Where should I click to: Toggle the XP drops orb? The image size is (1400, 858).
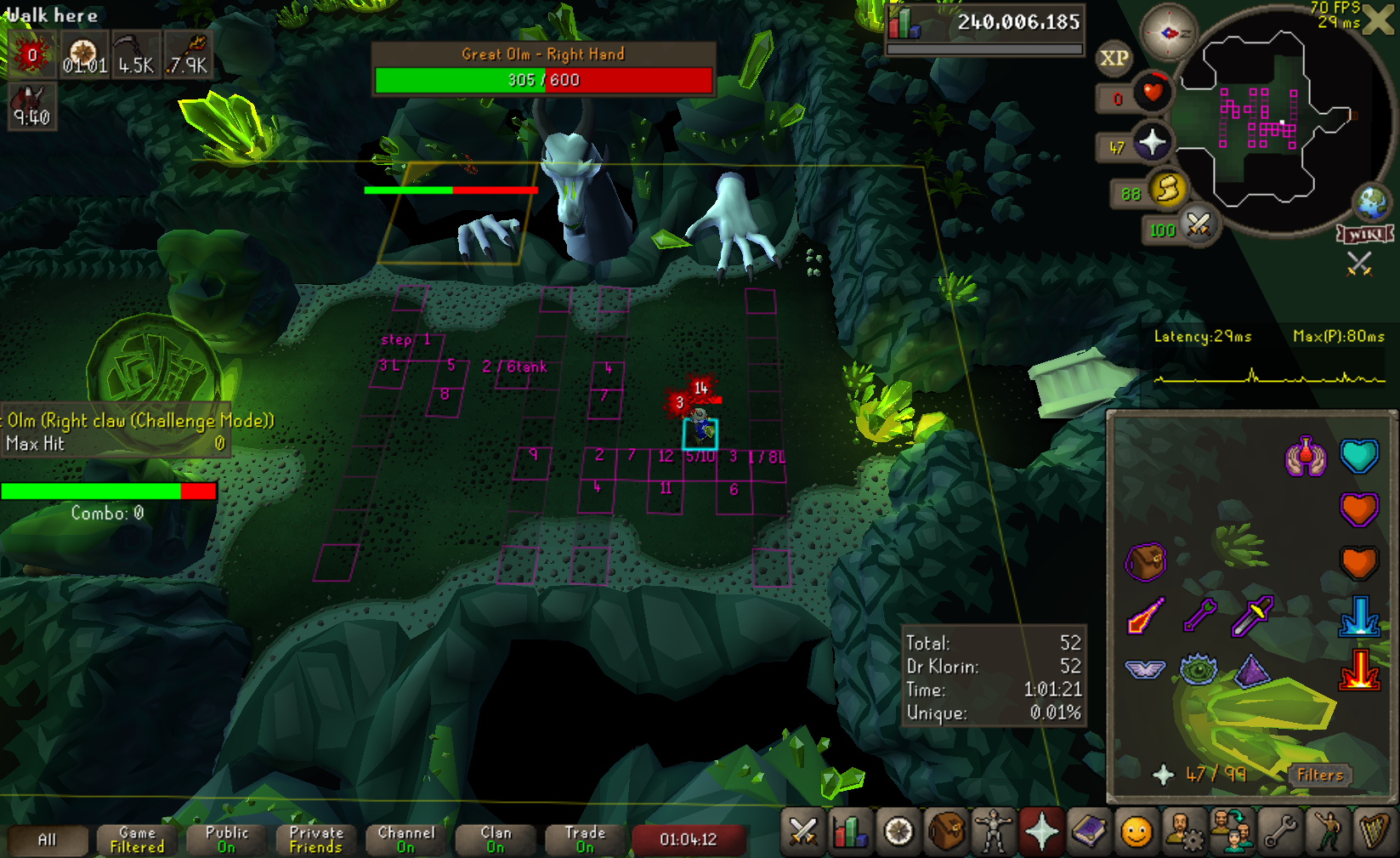pyautogui.click(x=1114, y=58)
